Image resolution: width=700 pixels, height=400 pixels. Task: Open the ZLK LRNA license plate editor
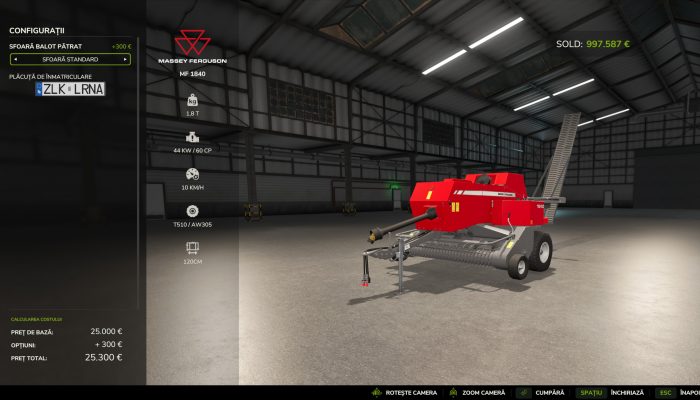70,89
